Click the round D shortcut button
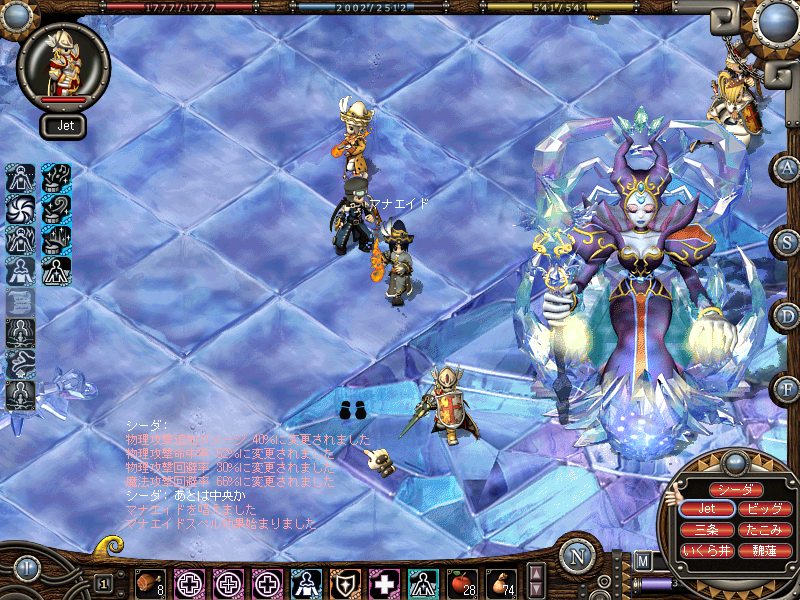The image size is (800, 600). pyautogui.click(x=787, y=315)
